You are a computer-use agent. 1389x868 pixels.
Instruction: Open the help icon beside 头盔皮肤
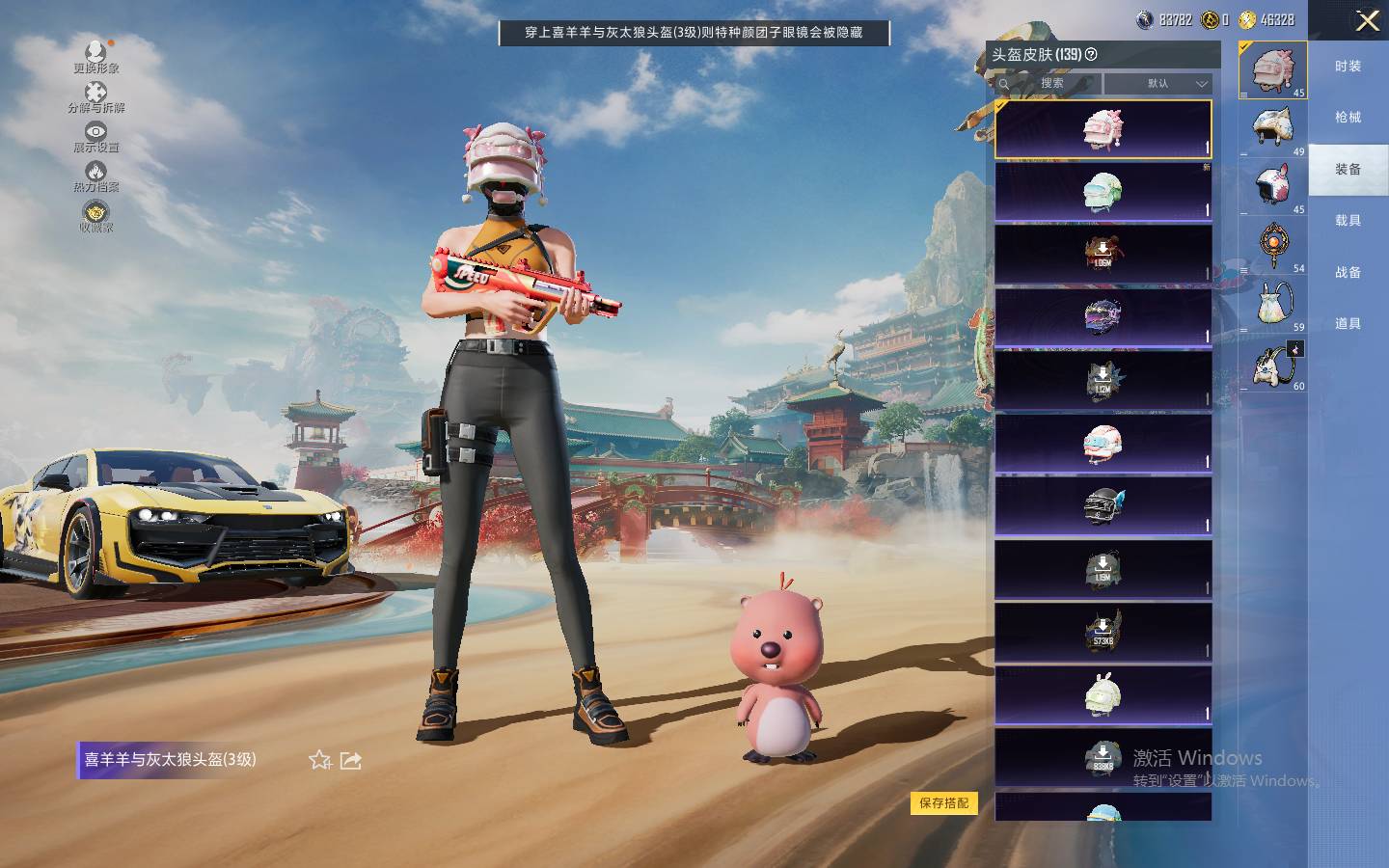coord(1091,55)
